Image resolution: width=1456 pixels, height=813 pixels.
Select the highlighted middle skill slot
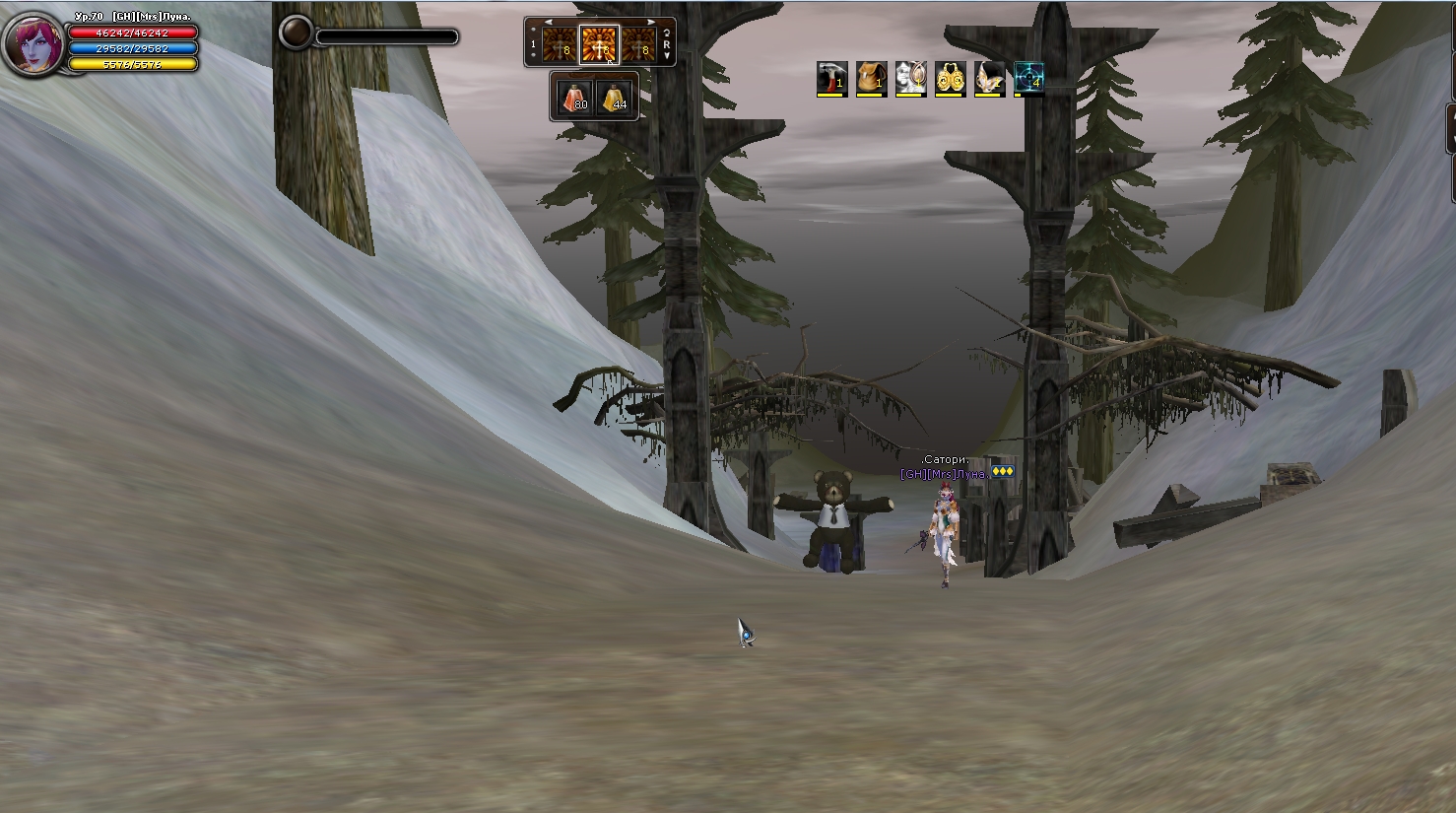(599, 45)
